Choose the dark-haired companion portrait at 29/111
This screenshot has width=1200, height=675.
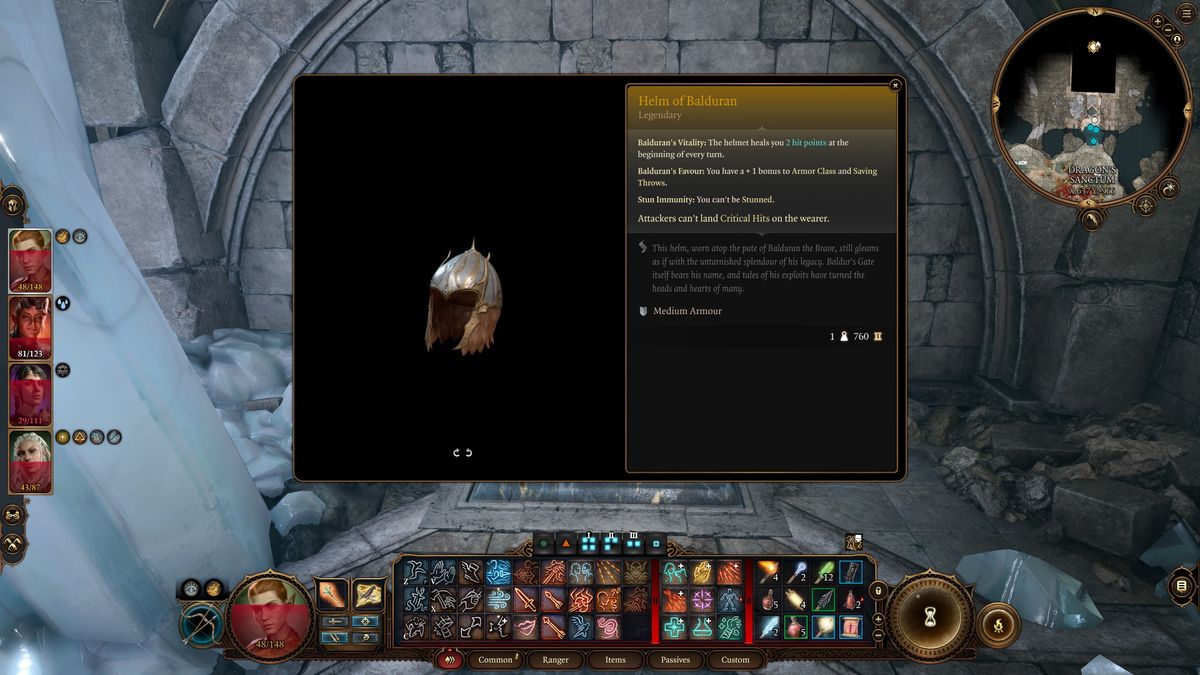[x=30, y=392]
